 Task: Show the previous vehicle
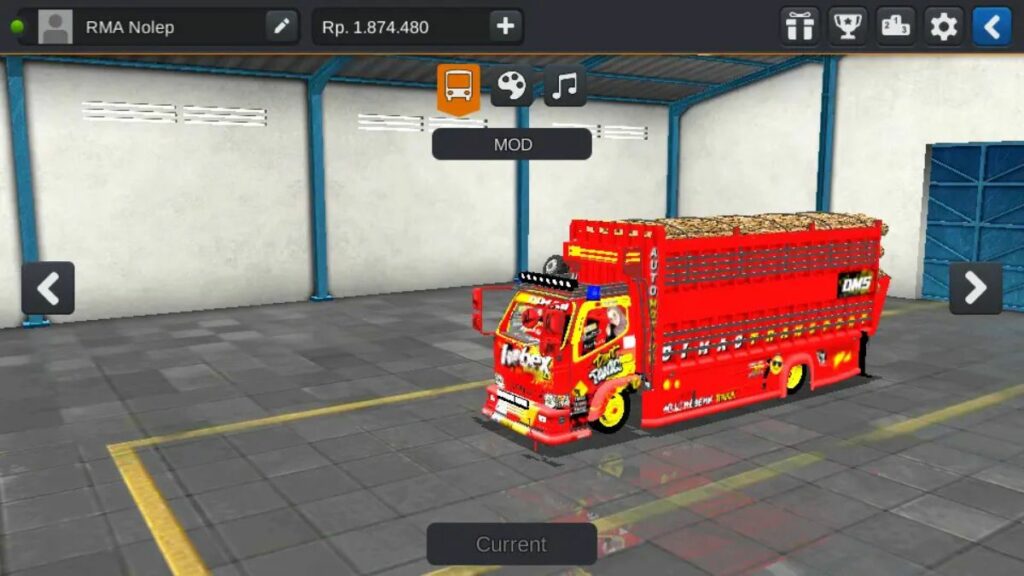48,289
